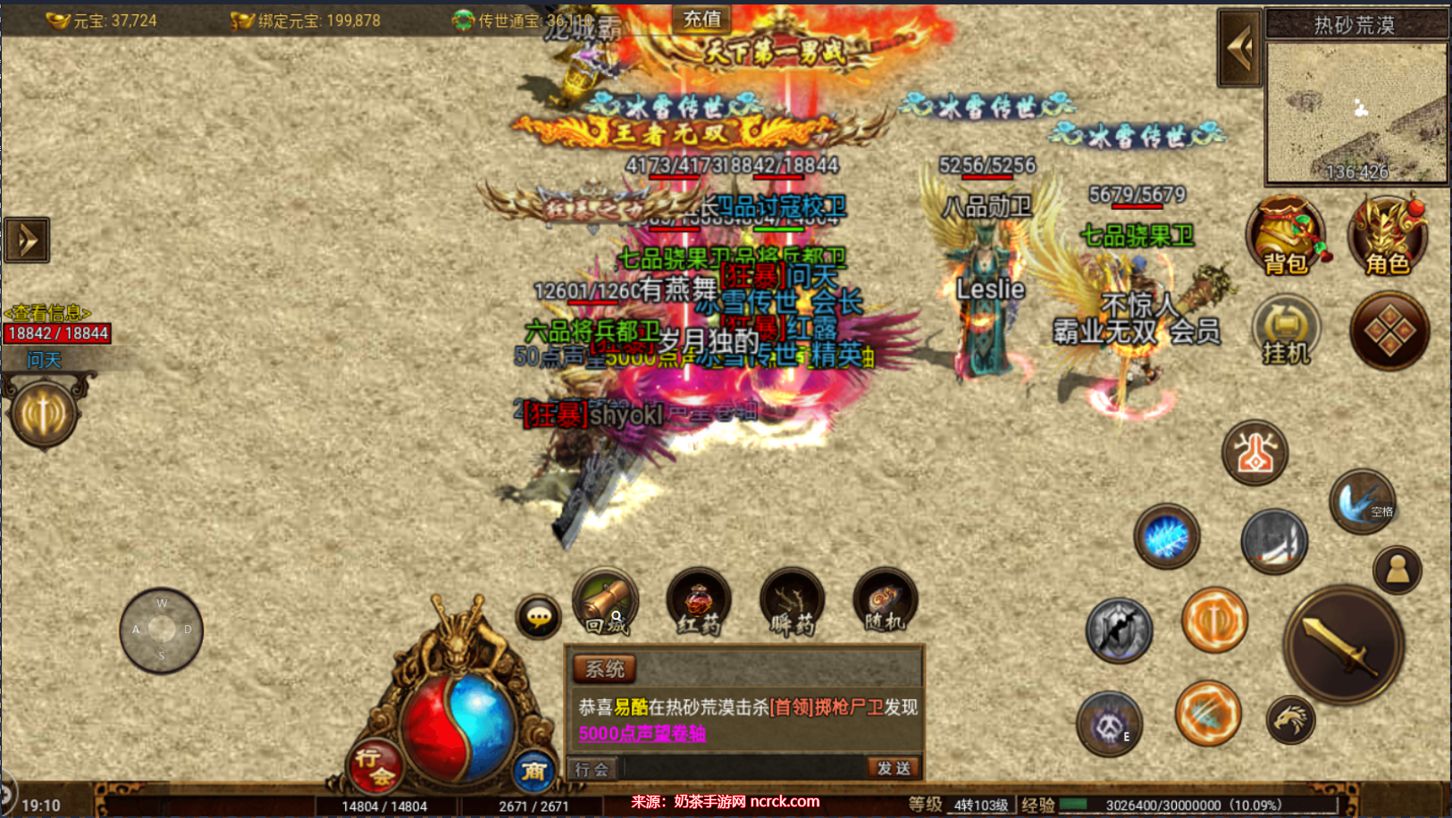Activate the blue ice burst skill
The image size is (1452, 818).
1166,537
